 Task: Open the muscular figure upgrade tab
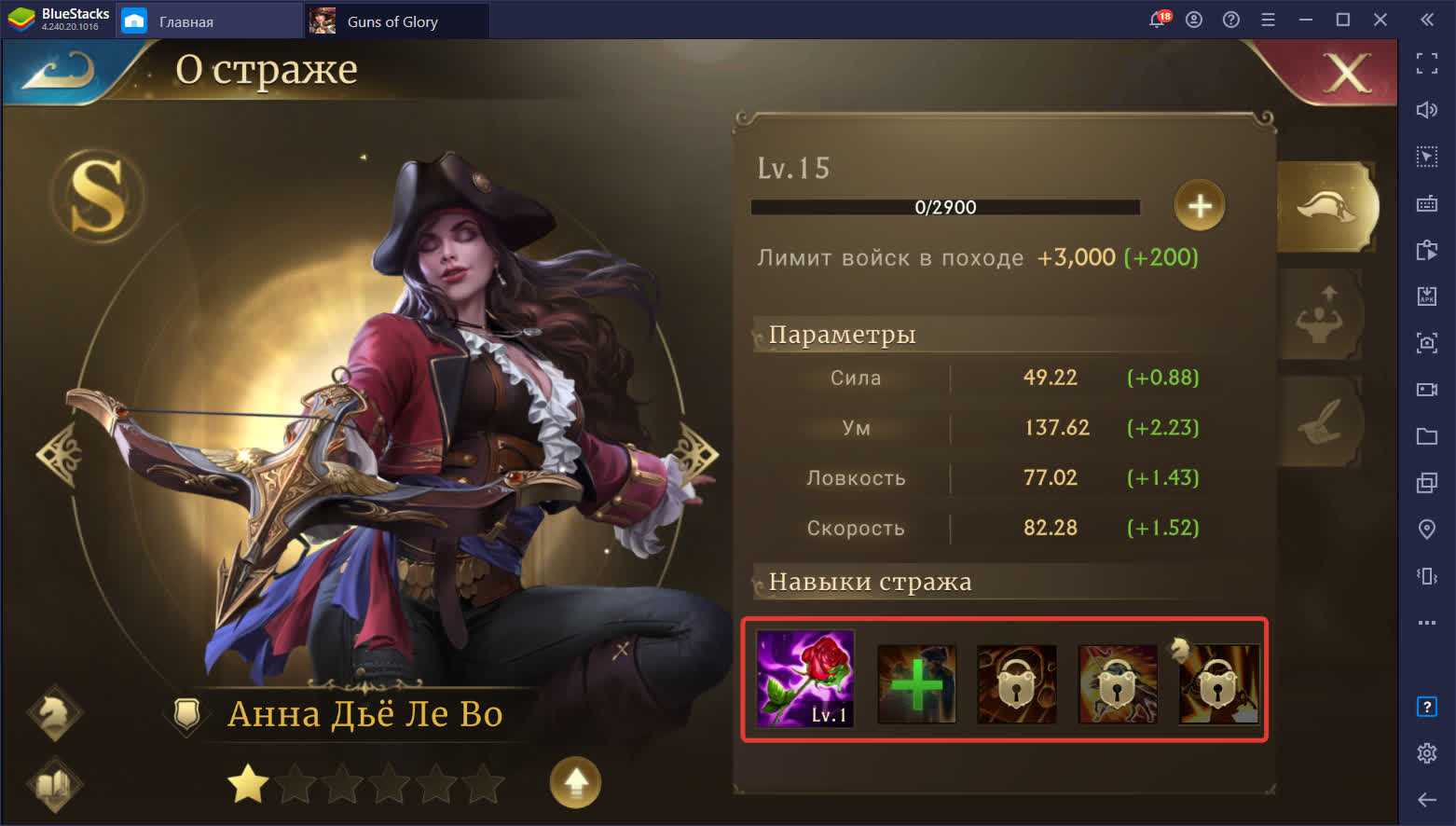pyautogui.click(x=1320, y=317)
